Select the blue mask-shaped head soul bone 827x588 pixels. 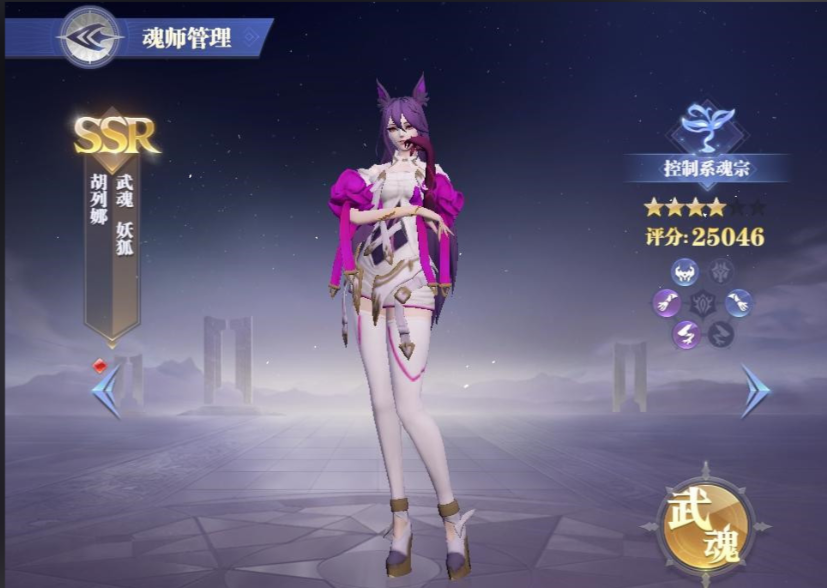pos(685,270)
